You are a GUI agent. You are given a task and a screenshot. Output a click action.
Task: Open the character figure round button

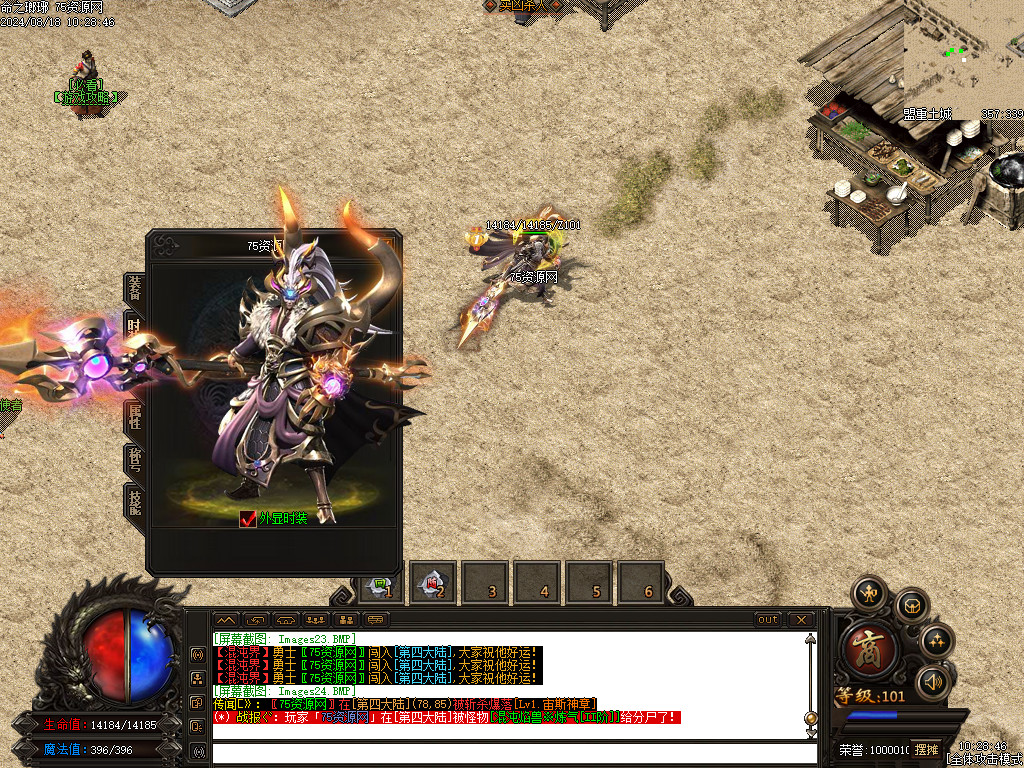coord(868,592)
